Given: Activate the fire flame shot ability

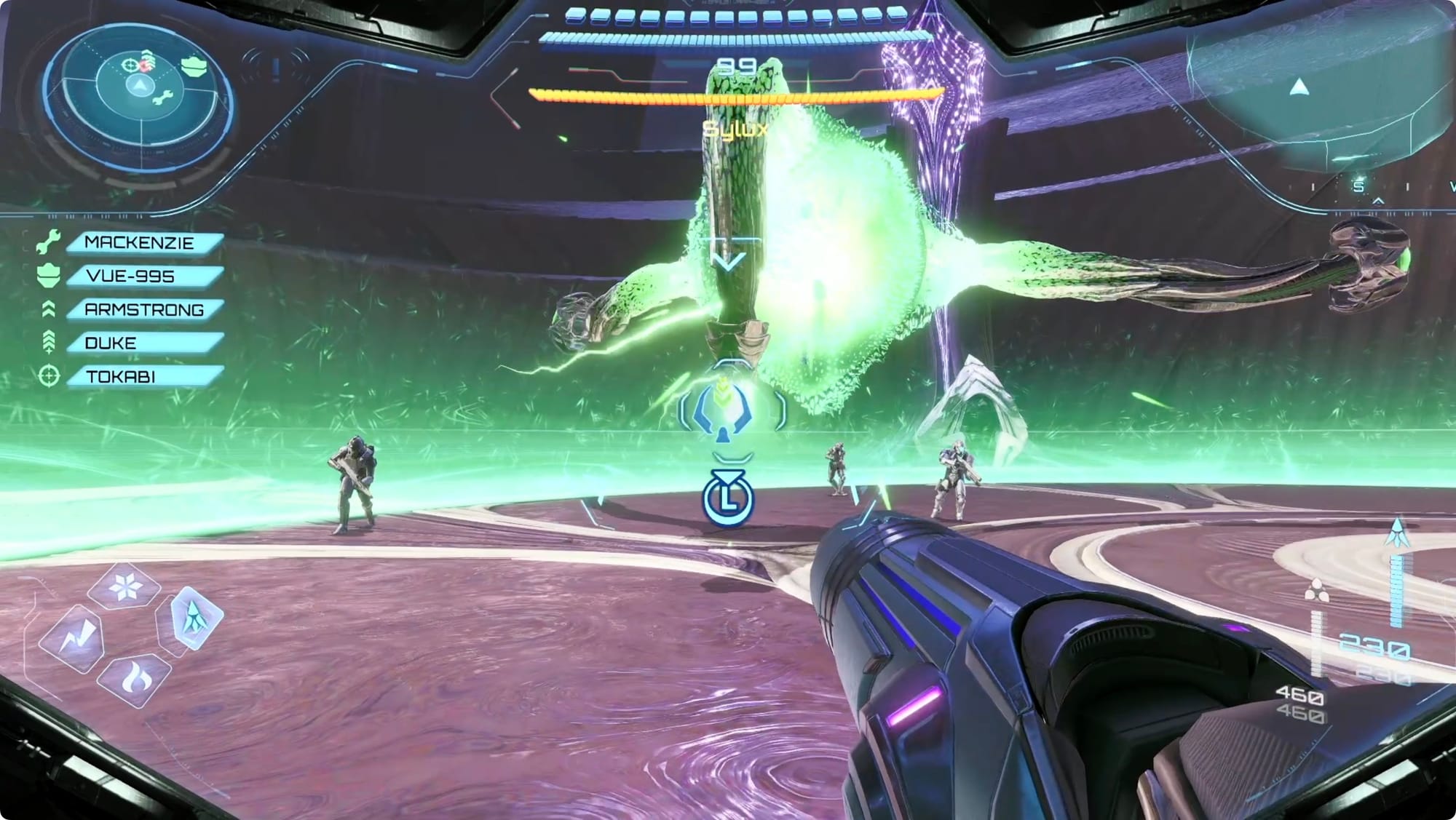Looking at the screenshot, I should tap(134, 680).
